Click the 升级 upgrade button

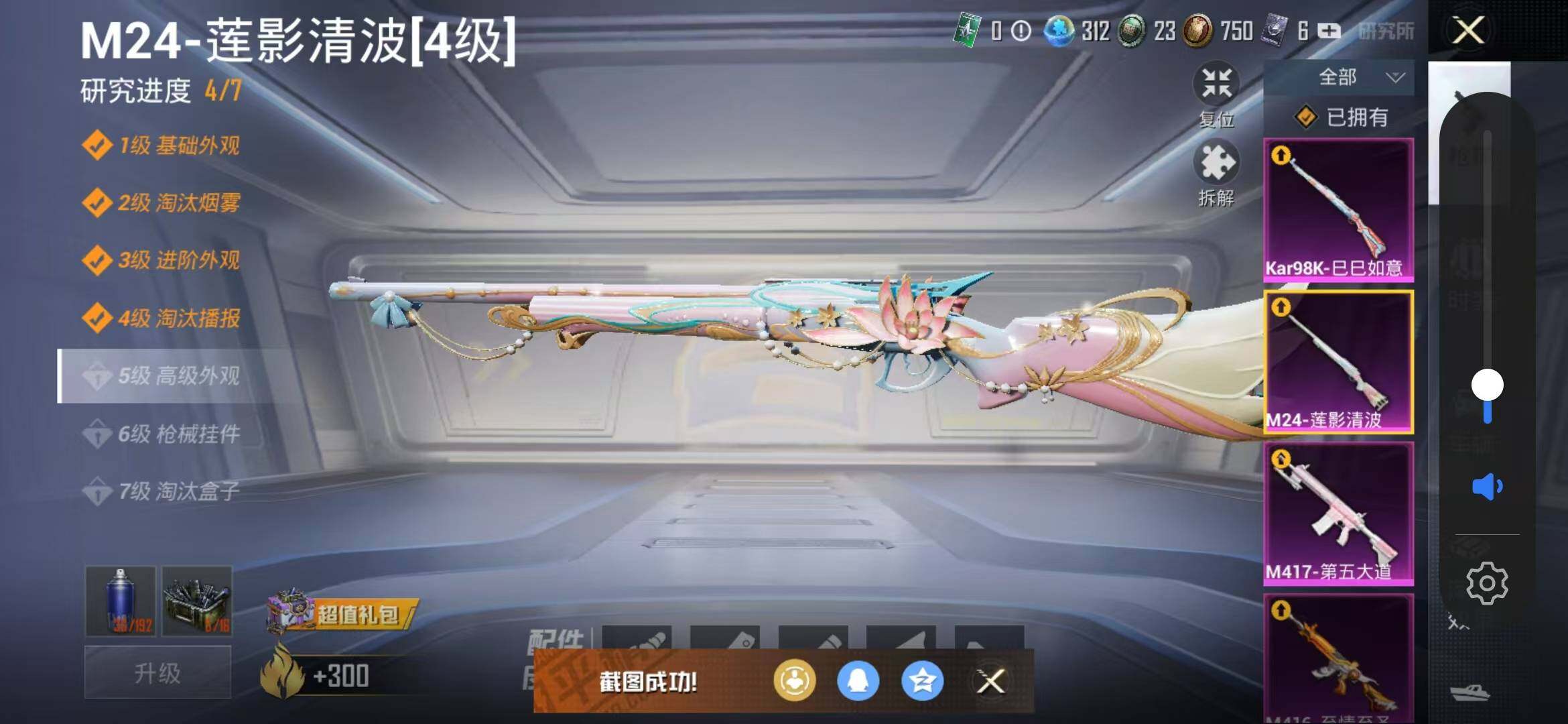(157, 672)
